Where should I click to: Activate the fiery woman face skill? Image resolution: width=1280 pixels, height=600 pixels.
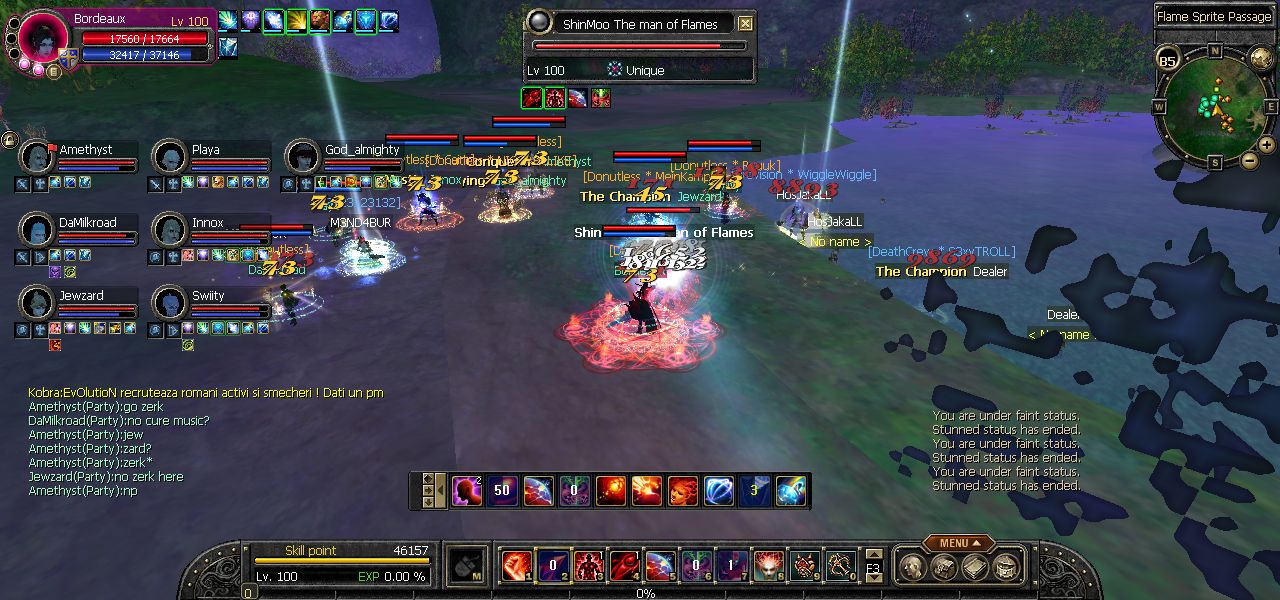tap(682, 491)
